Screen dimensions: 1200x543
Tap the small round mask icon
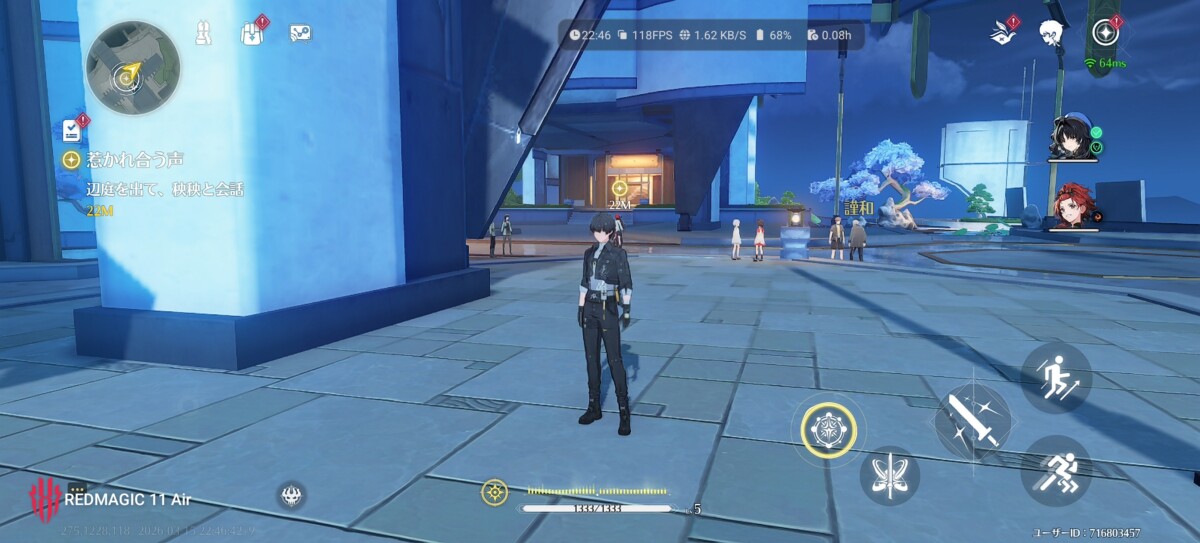coord(292,494)
